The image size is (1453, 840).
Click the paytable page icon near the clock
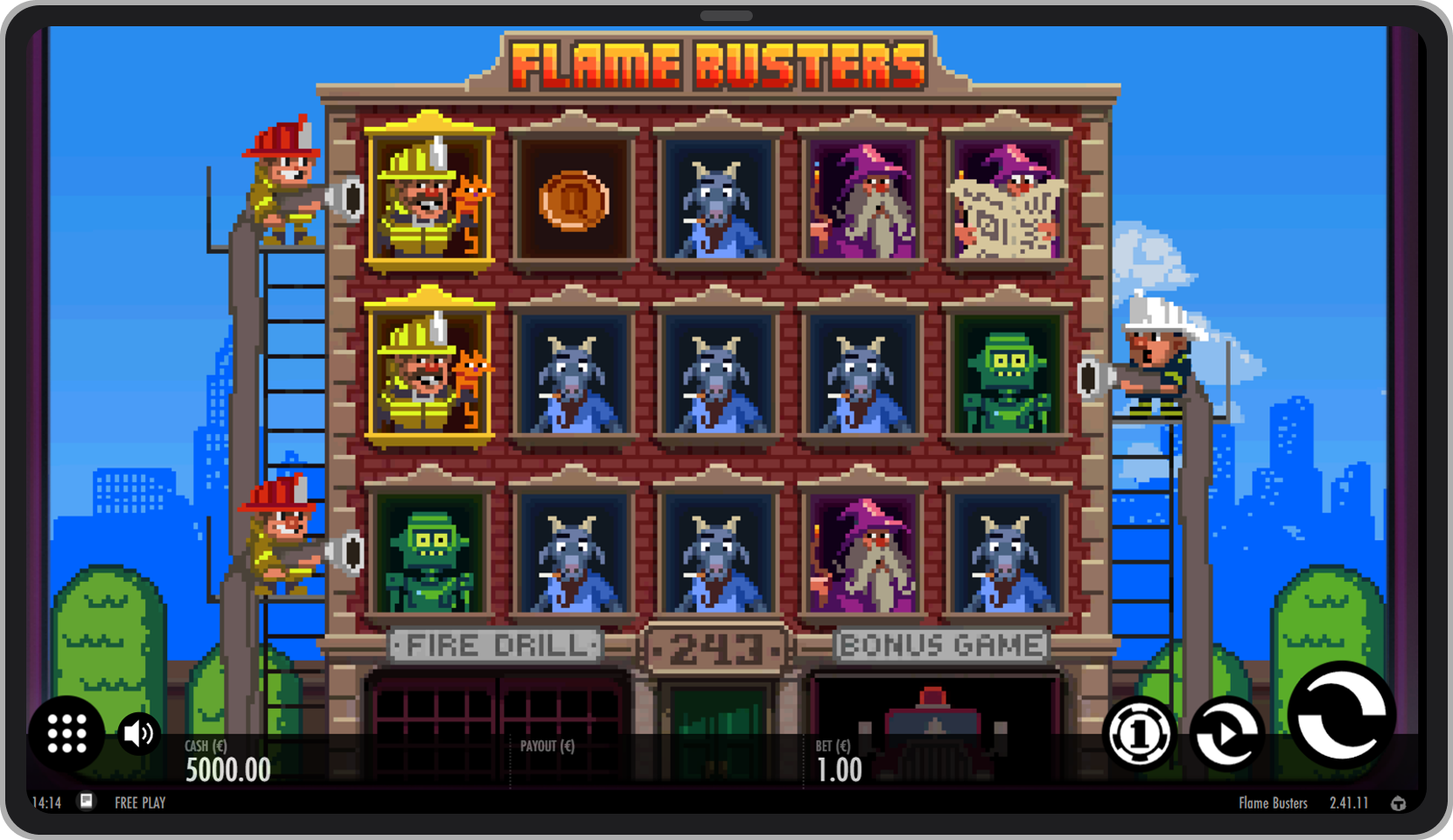click(86, 802)
